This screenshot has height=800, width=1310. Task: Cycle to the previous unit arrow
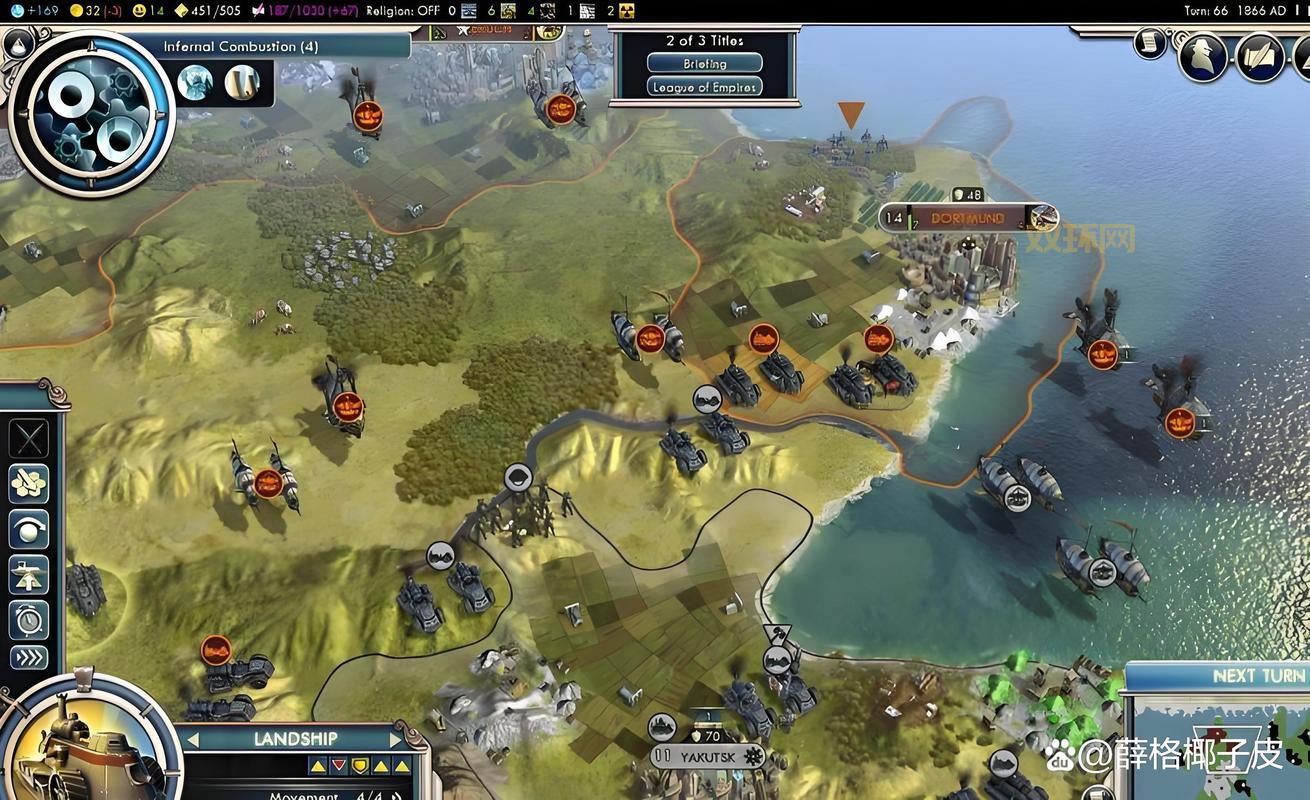tap(194, 740)
